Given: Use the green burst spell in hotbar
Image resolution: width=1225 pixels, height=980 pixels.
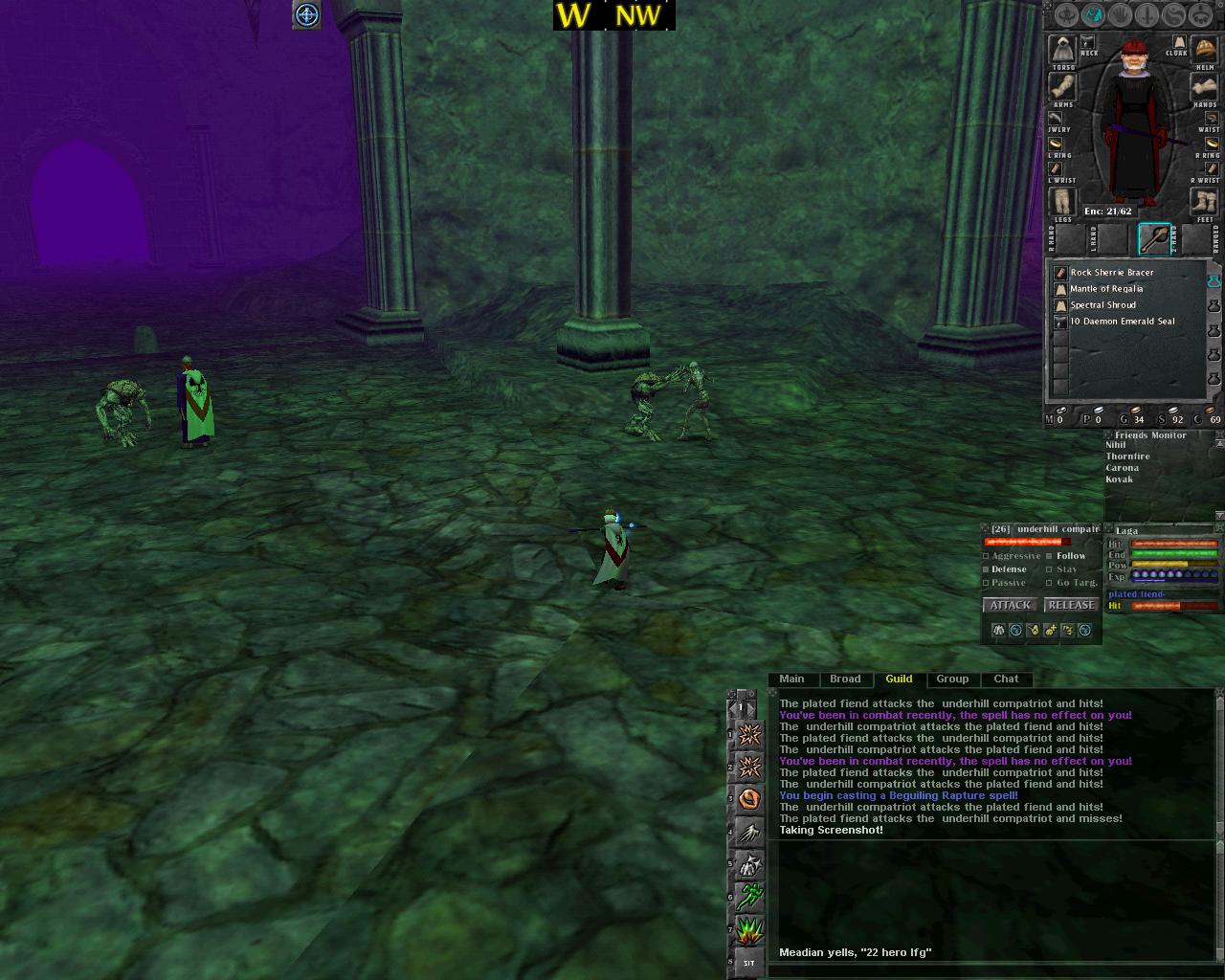Looking at the screenshot, I should (x=749, y=930).
